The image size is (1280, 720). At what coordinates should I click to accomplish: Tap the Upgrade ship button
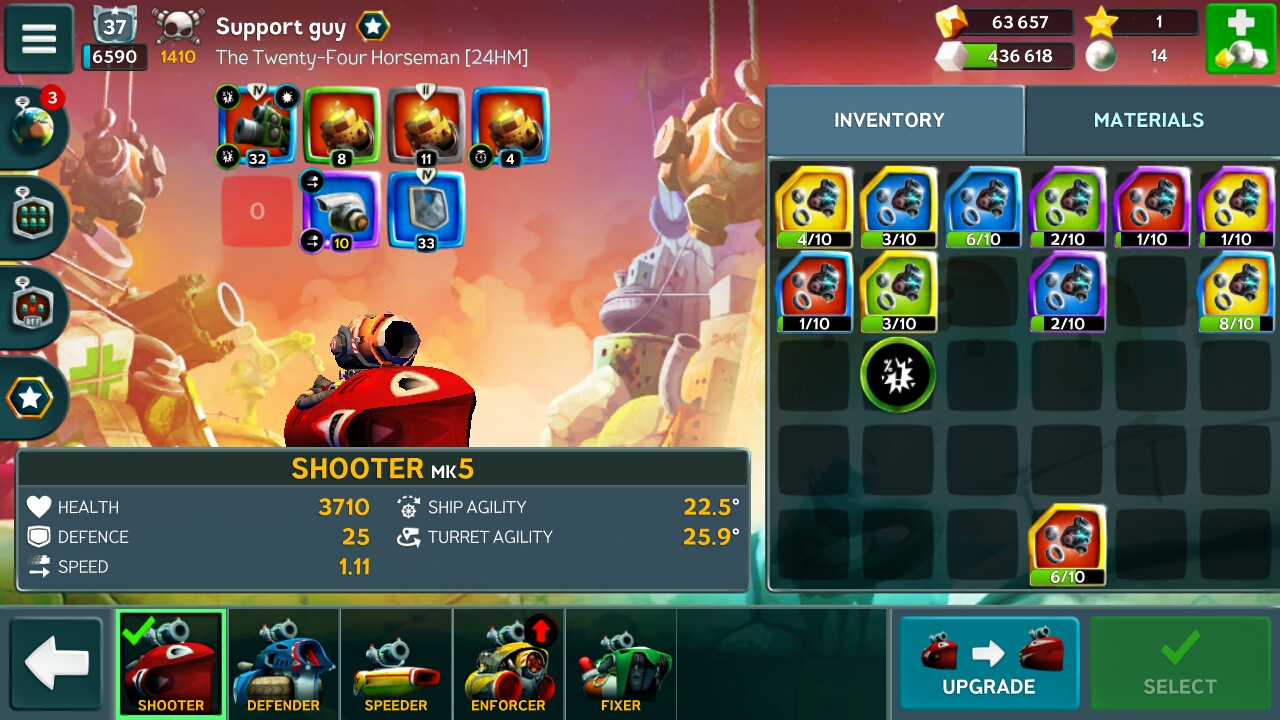pyautogui.click(x=988, y=663)
